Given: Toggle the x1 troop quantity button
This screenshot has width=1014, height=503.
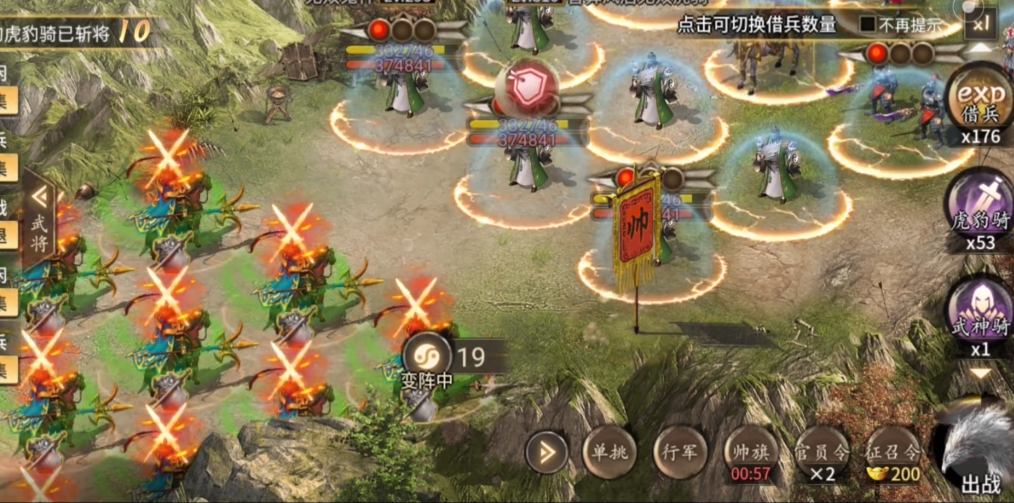Looking at the screenshot, I should (x=980, y=21).
